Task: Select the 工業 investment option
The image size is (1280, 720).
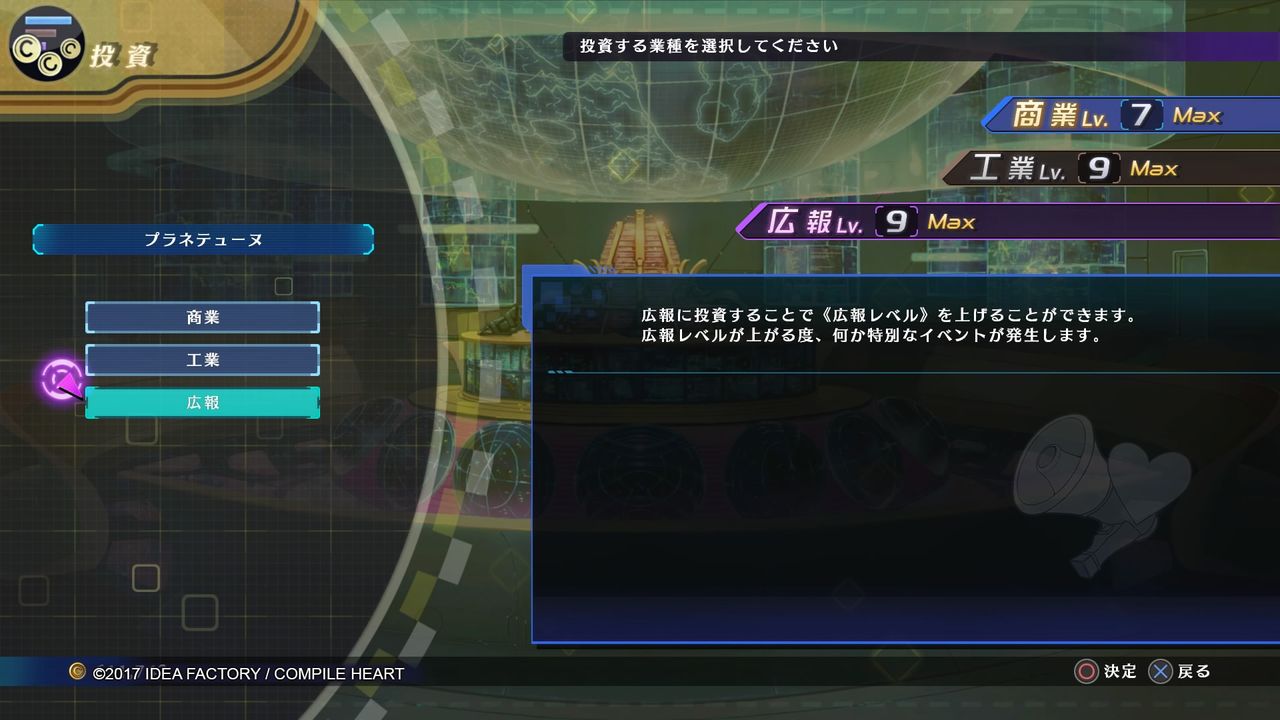Action: pyautogui.click(x=203, y=359)
